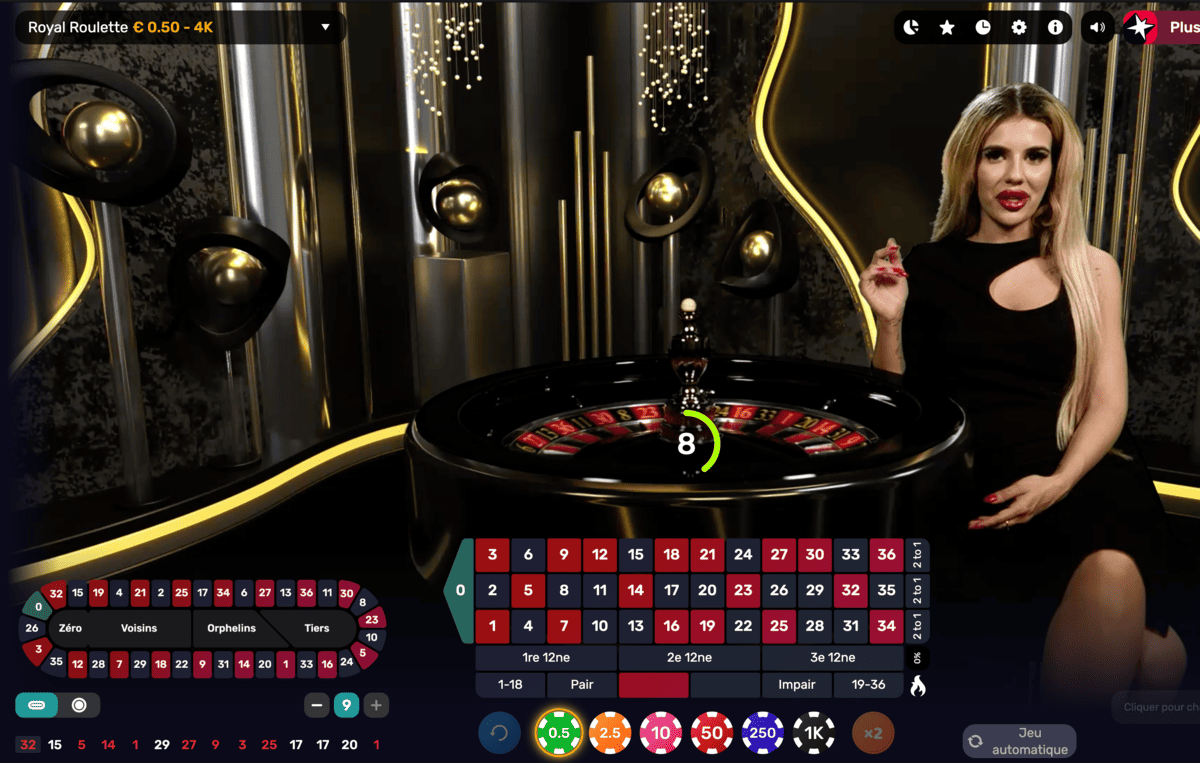Select the 'Voisins' racetrack section
1200x763 pixels.
tap(140, 628)
